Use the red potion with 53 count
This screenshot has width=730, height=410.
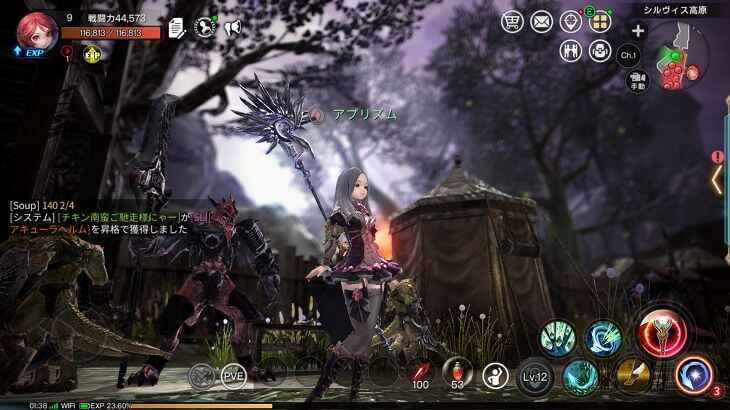[x=457, y=374]
